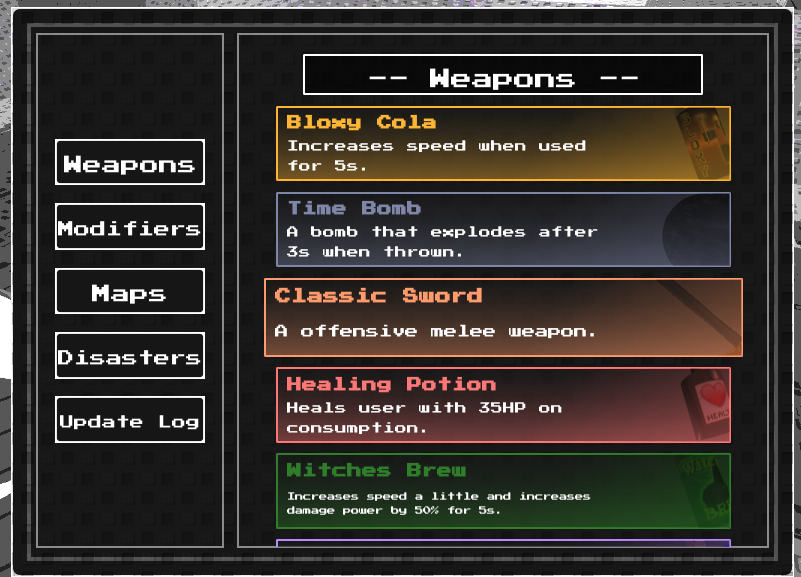Show the Maps category

point(130,292)
